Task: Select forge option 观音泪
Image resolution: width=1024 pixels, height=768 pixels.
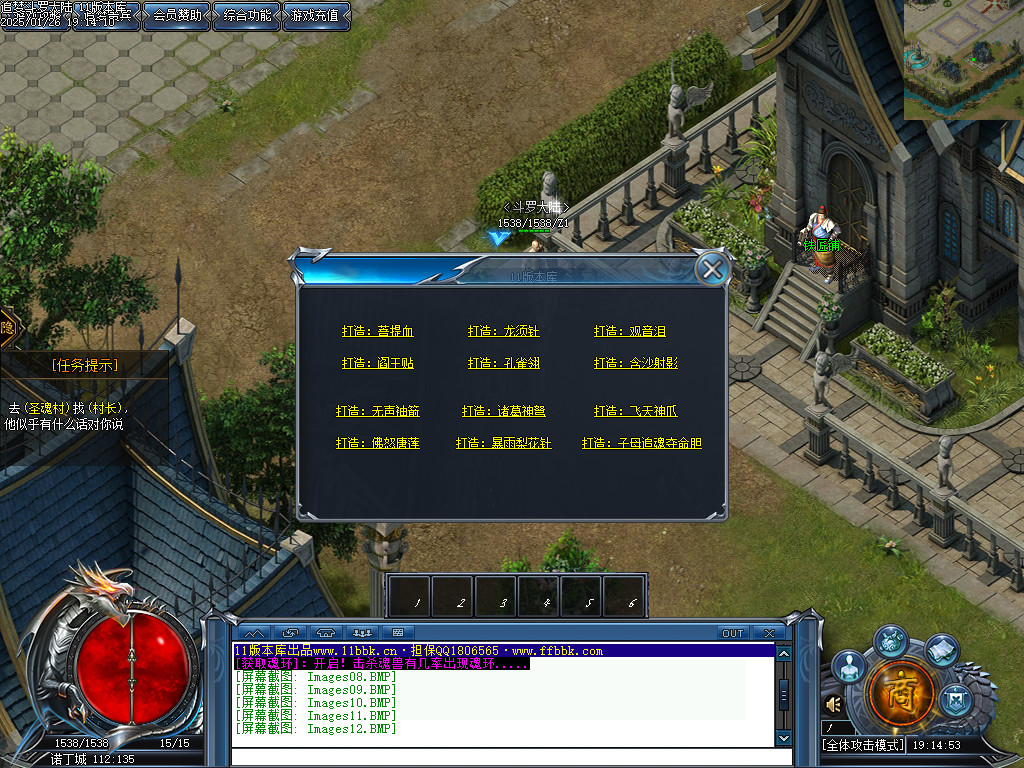Action: [x=629, y=331]
